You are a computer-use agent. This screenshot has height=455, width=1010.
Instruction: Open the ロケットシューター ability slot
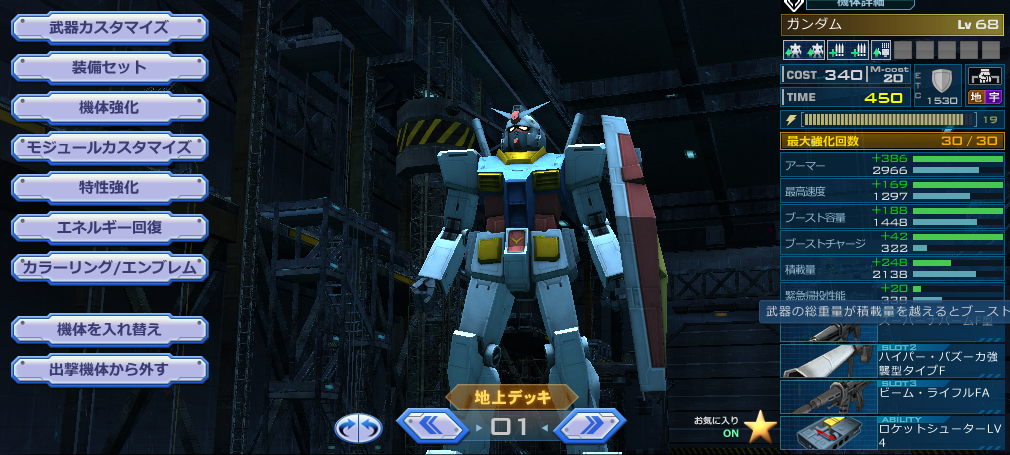coord(892,433)
